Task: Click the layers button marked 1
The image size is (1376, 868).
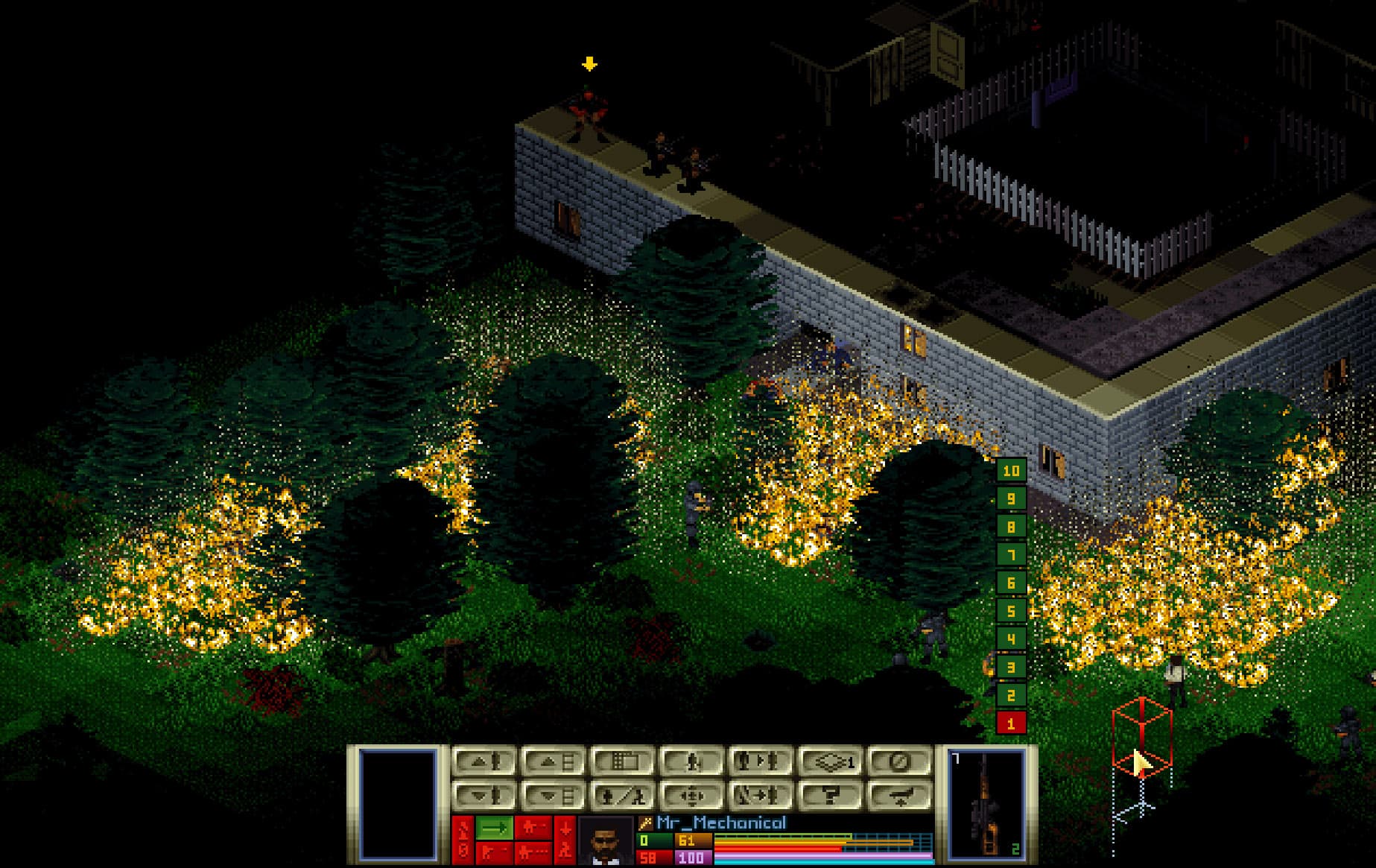Action: point(830,762)
